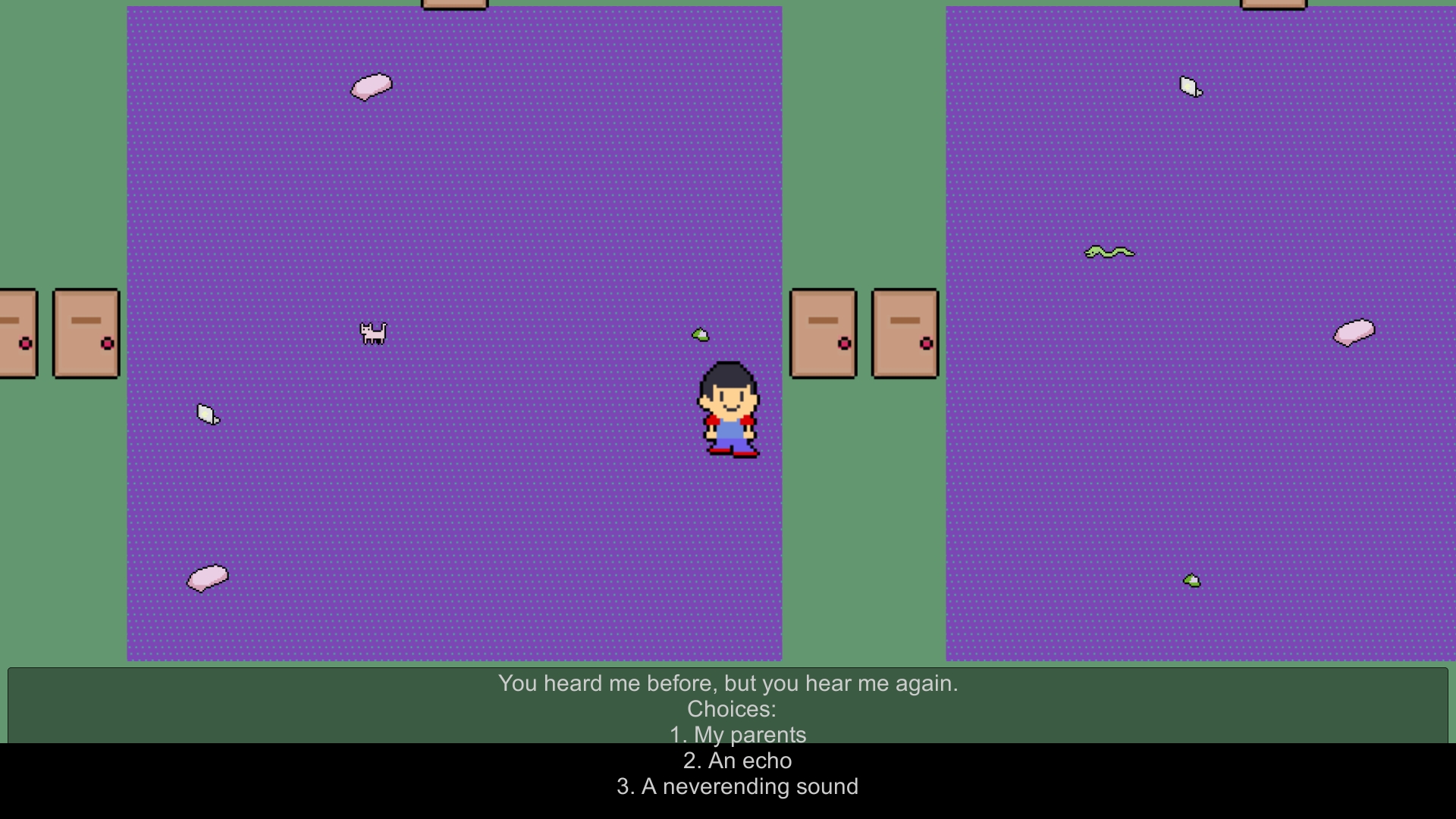
Task: Choose the "My parents" riddle answer
Action: [738, 735]
